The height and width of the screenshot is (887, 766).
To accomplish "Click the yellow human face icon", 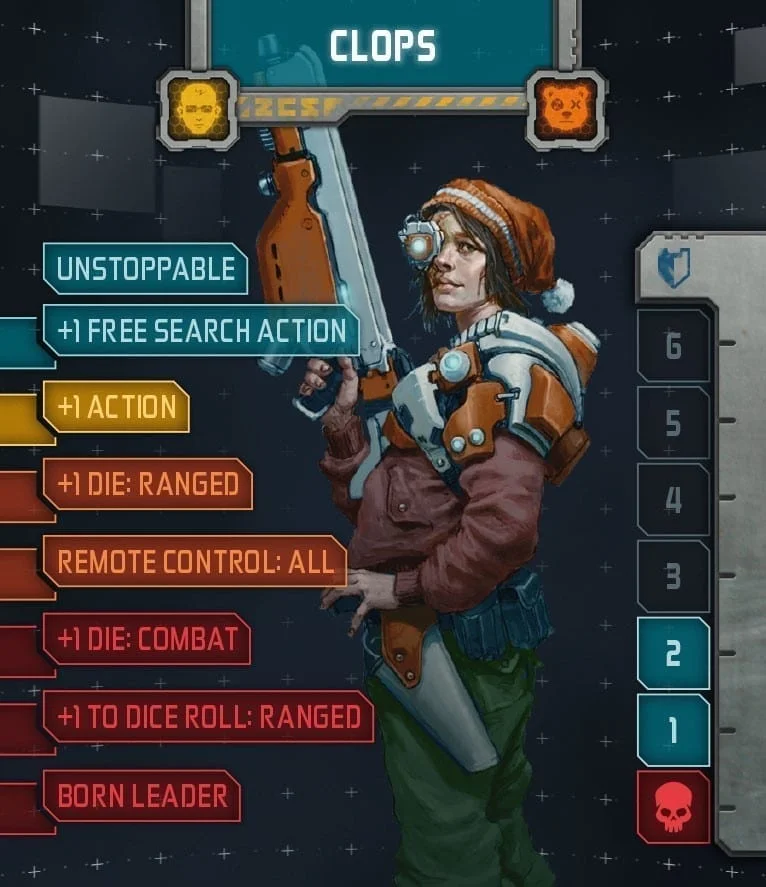I will [x=197, y=109].
